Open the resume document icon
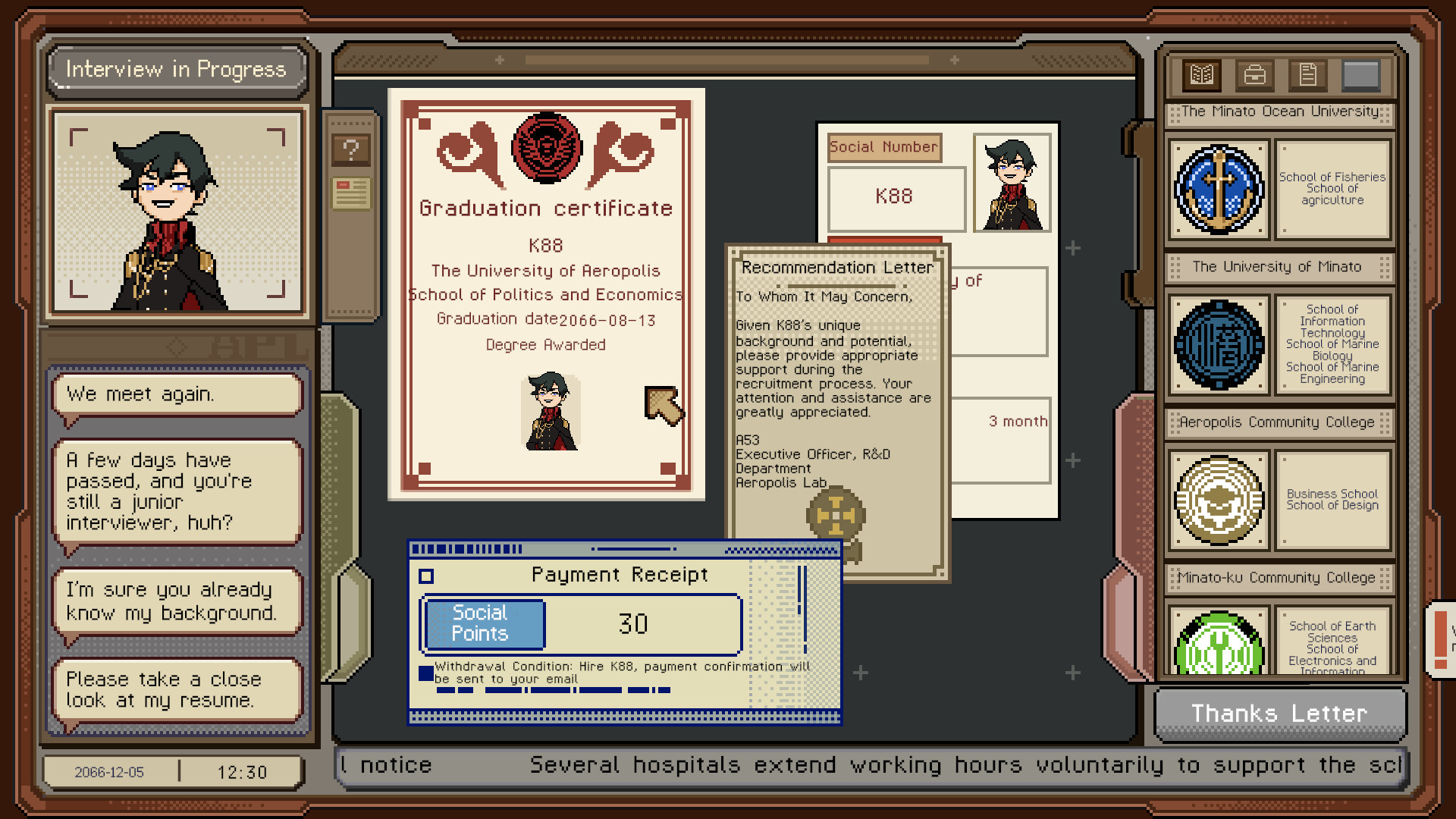Screen dimensions: 1456x819 [x=1307, y=74]
